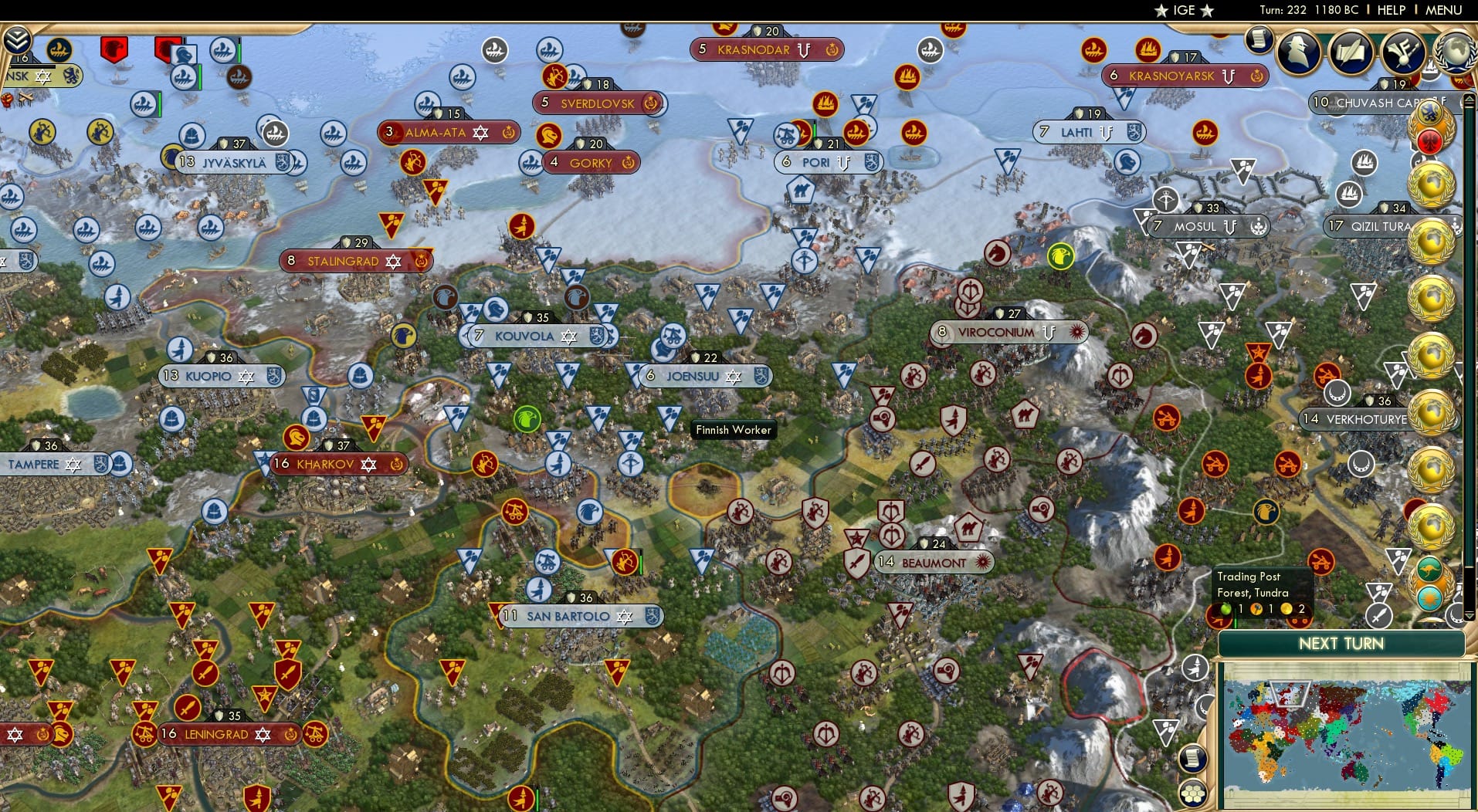Open the Social Policies fan icon
1478x812 pixels.
(x=1404, y=52)
